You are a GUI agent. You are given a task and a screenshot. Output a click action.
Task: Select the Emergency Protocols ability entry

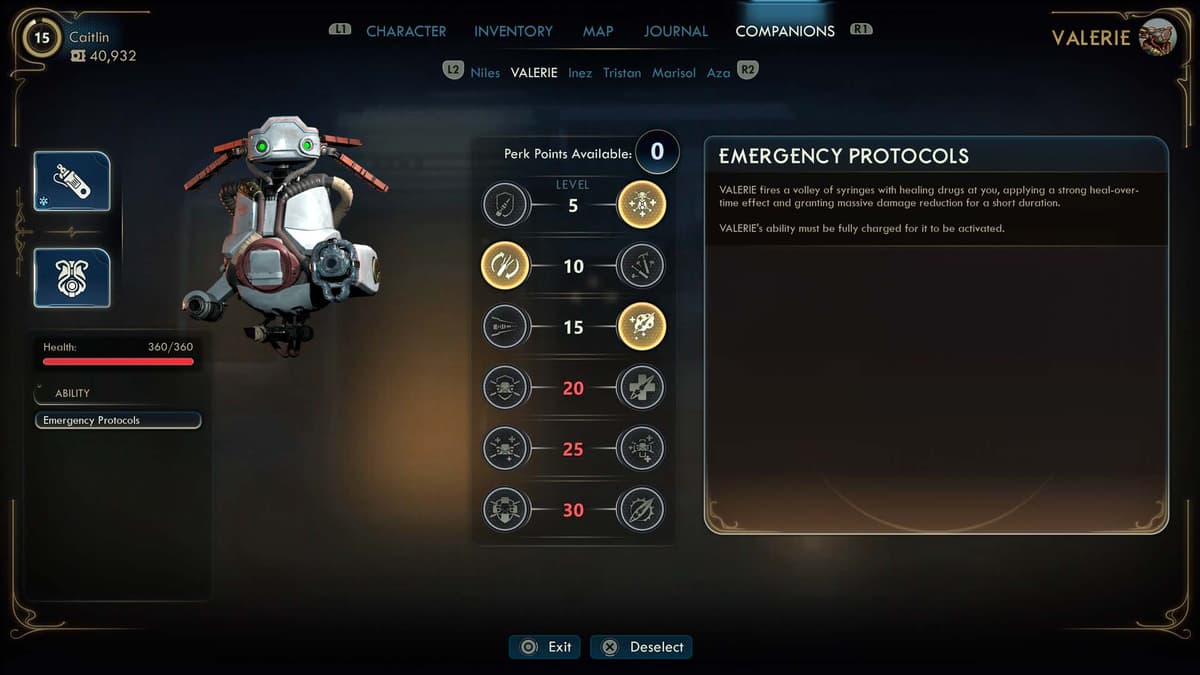point(118,421)
